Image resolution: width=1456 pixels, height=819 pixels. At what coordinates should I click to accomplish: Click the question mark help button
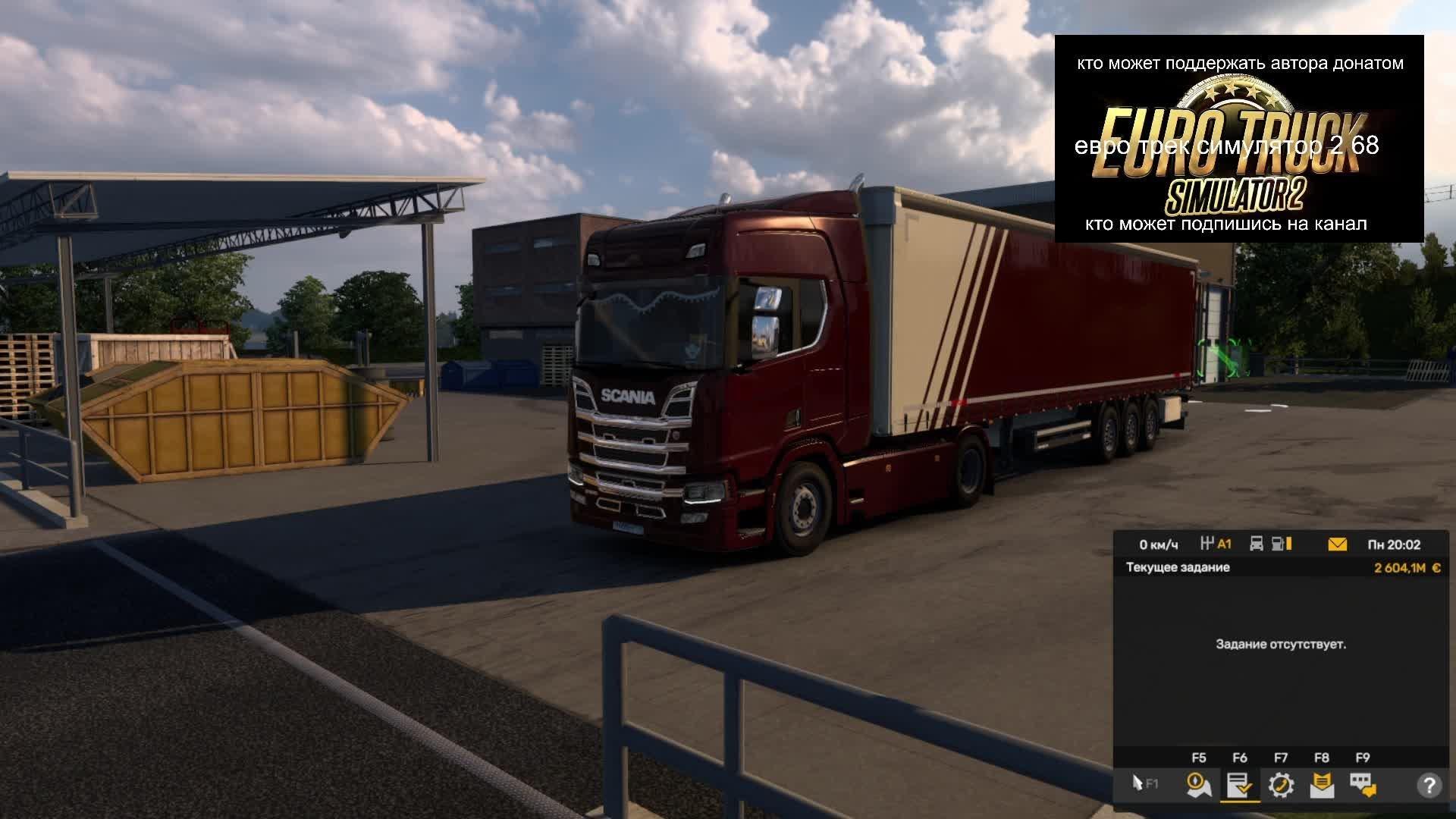(x=1429, y=785)
